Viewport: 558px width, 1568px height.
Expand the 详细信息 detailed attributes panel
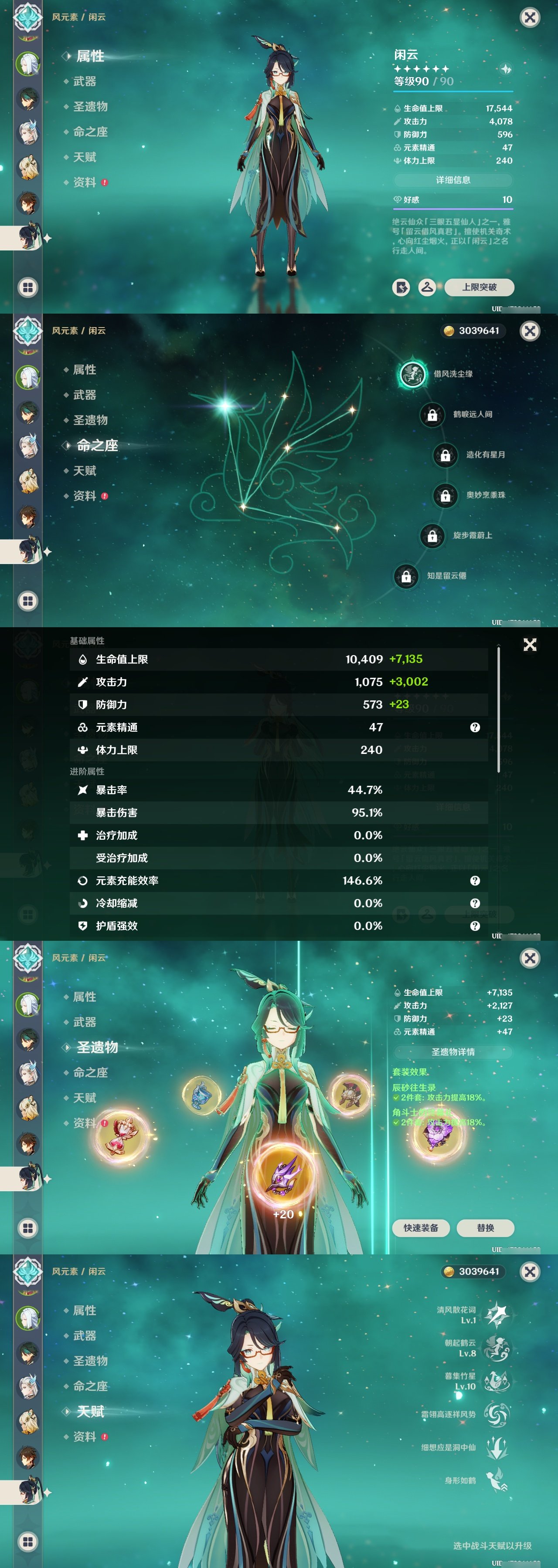(454, 179)
